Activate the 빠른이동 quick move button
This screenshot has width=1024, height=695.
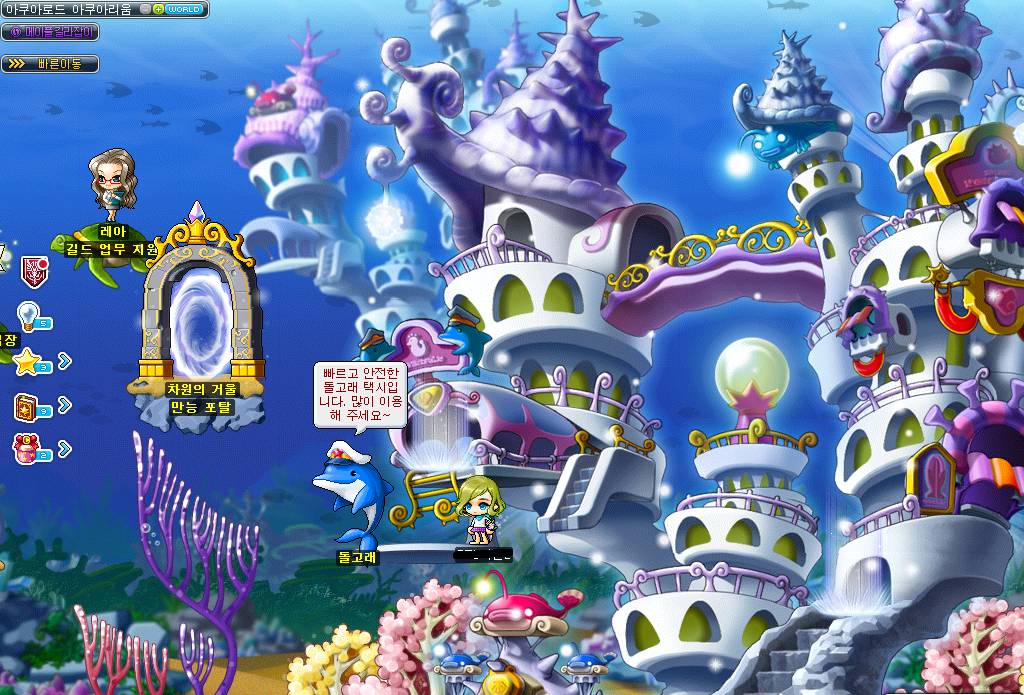click(x=50, y=63)
